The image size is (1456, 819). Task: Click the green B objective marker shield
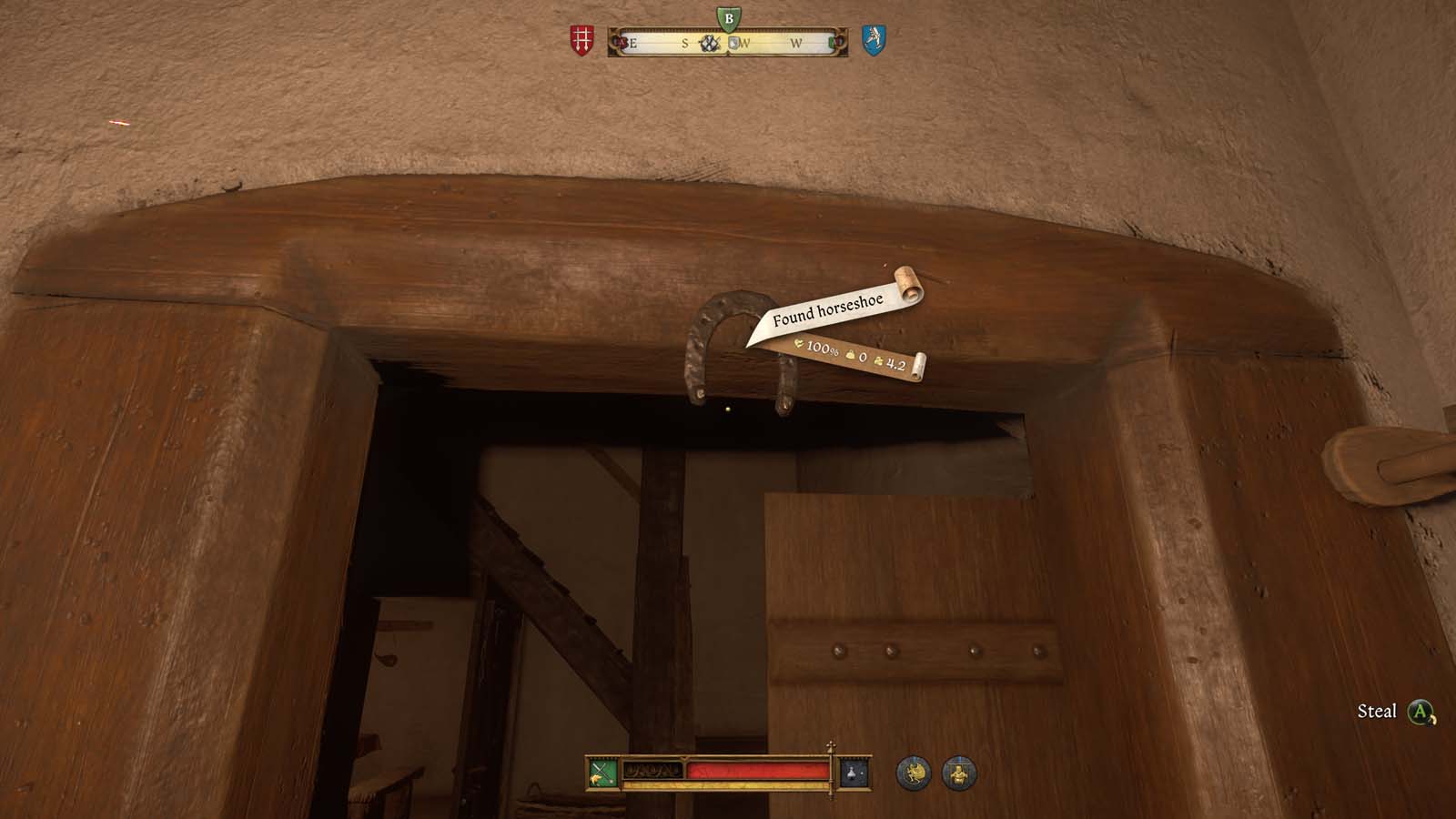point(729,20)
